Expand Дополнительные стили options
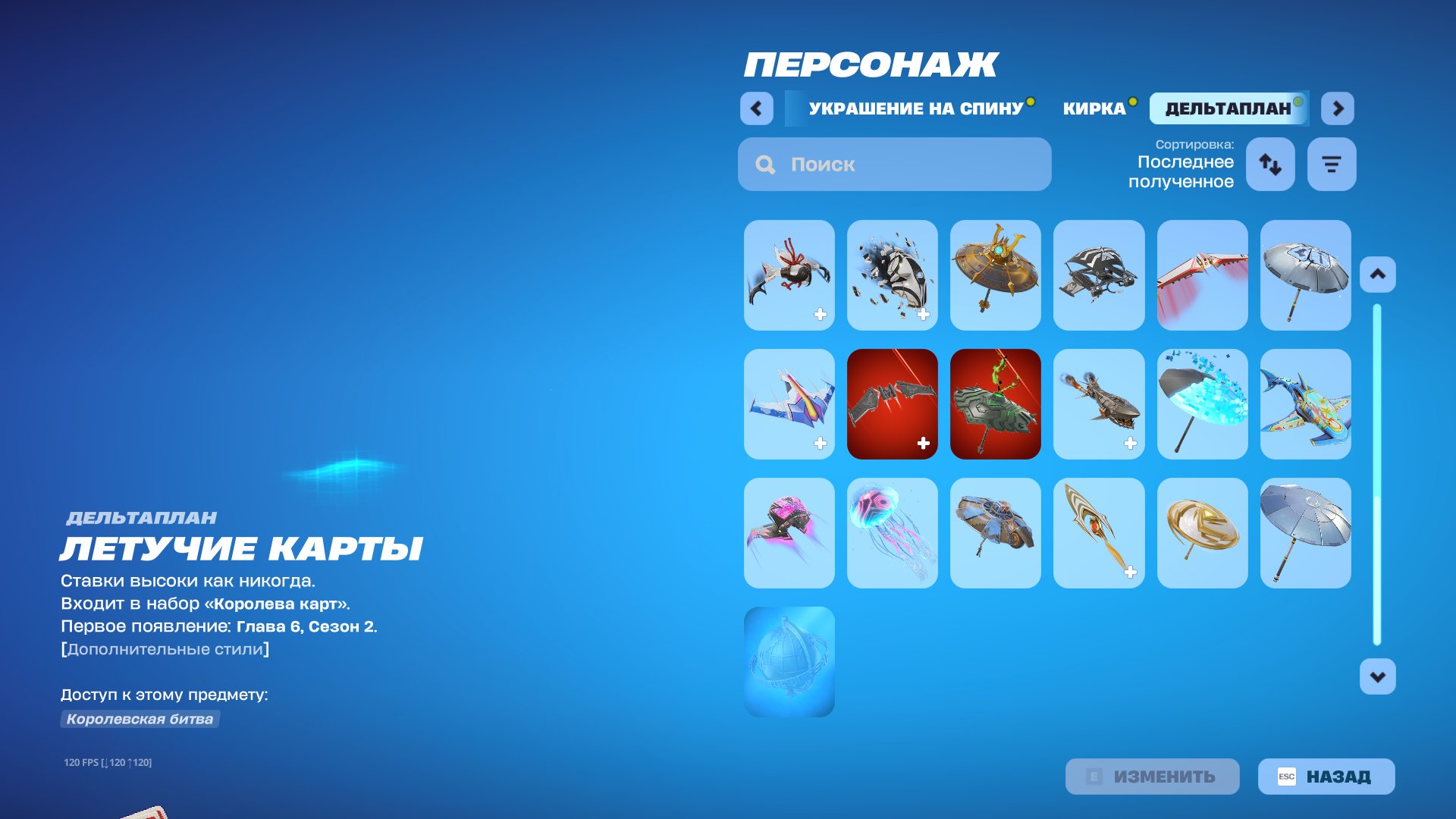The width and height of the screenshot is (1456, 819). click(x=165, y=648)
